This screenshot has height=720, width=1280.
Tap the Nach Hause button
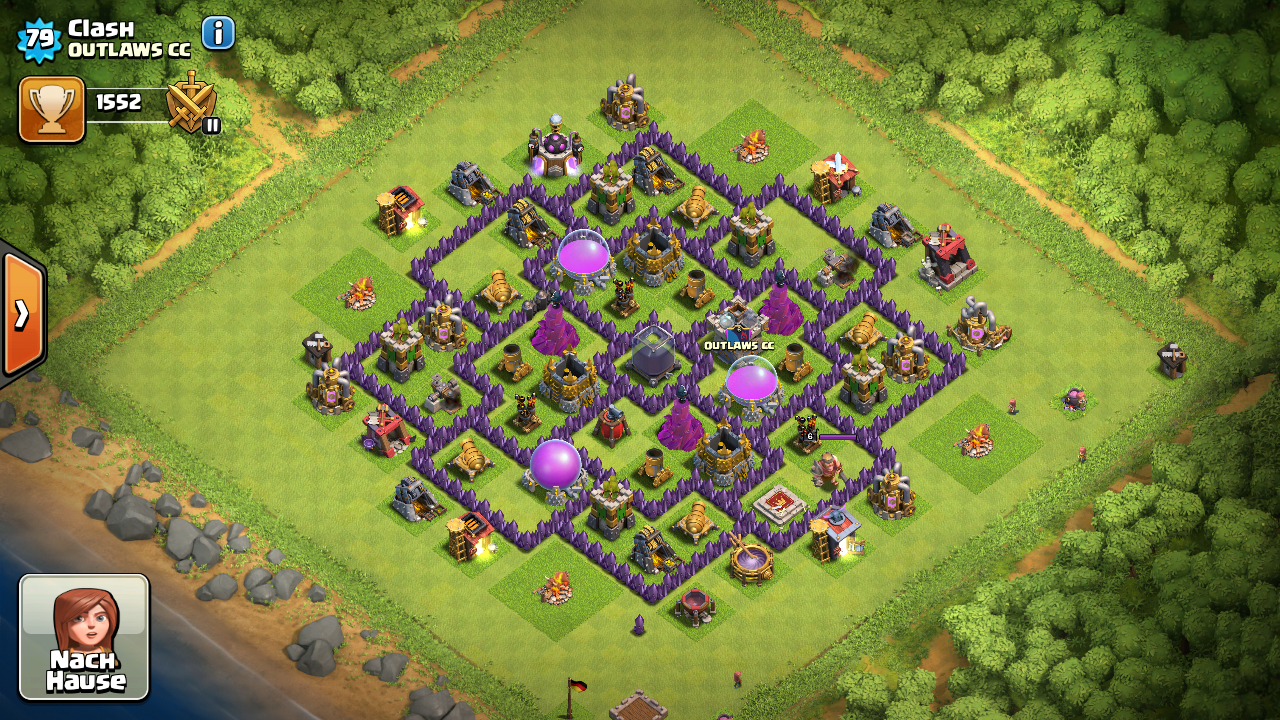84,636
